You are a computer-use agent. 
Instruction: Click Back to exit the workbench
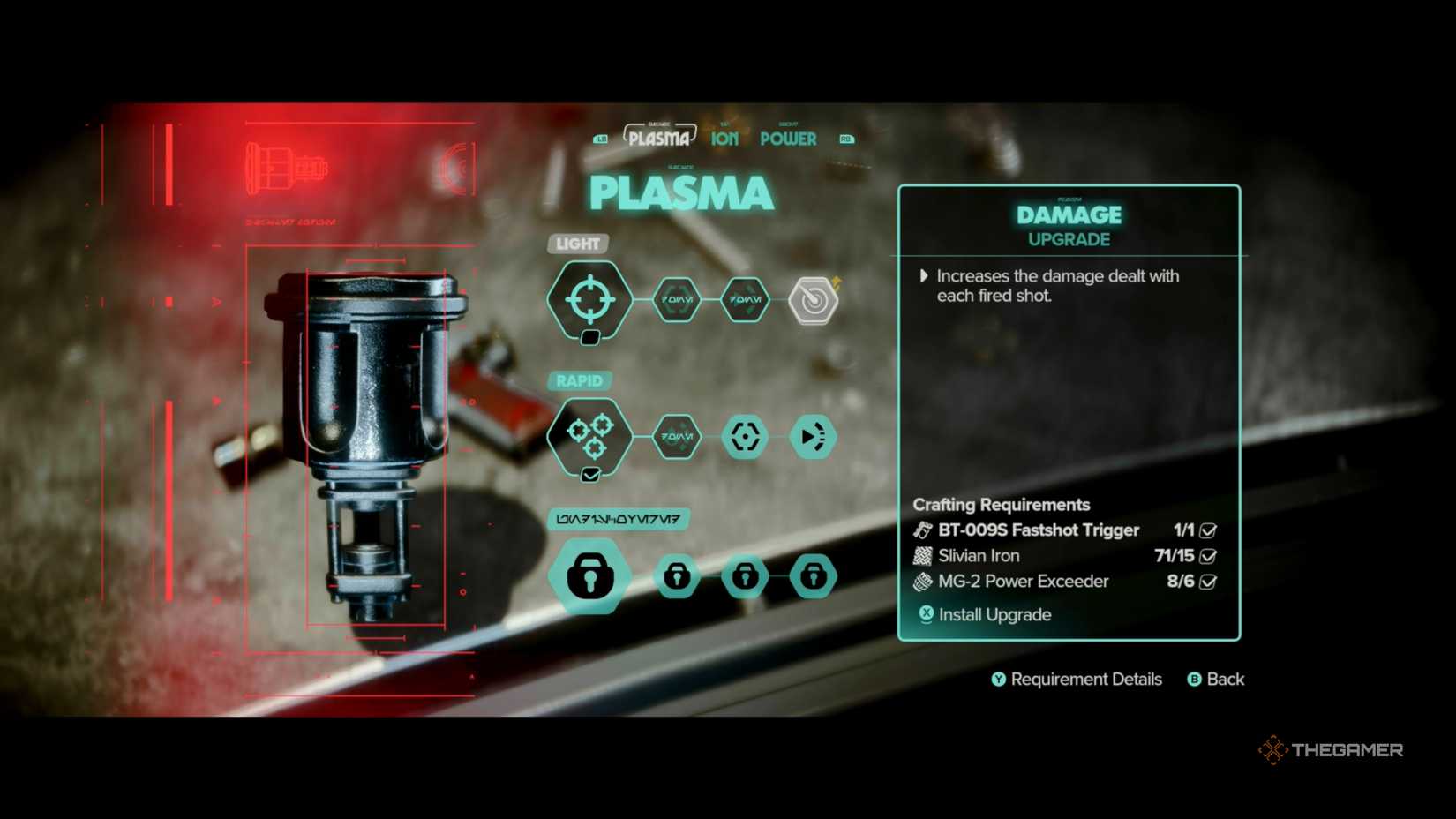(1215, 680)
